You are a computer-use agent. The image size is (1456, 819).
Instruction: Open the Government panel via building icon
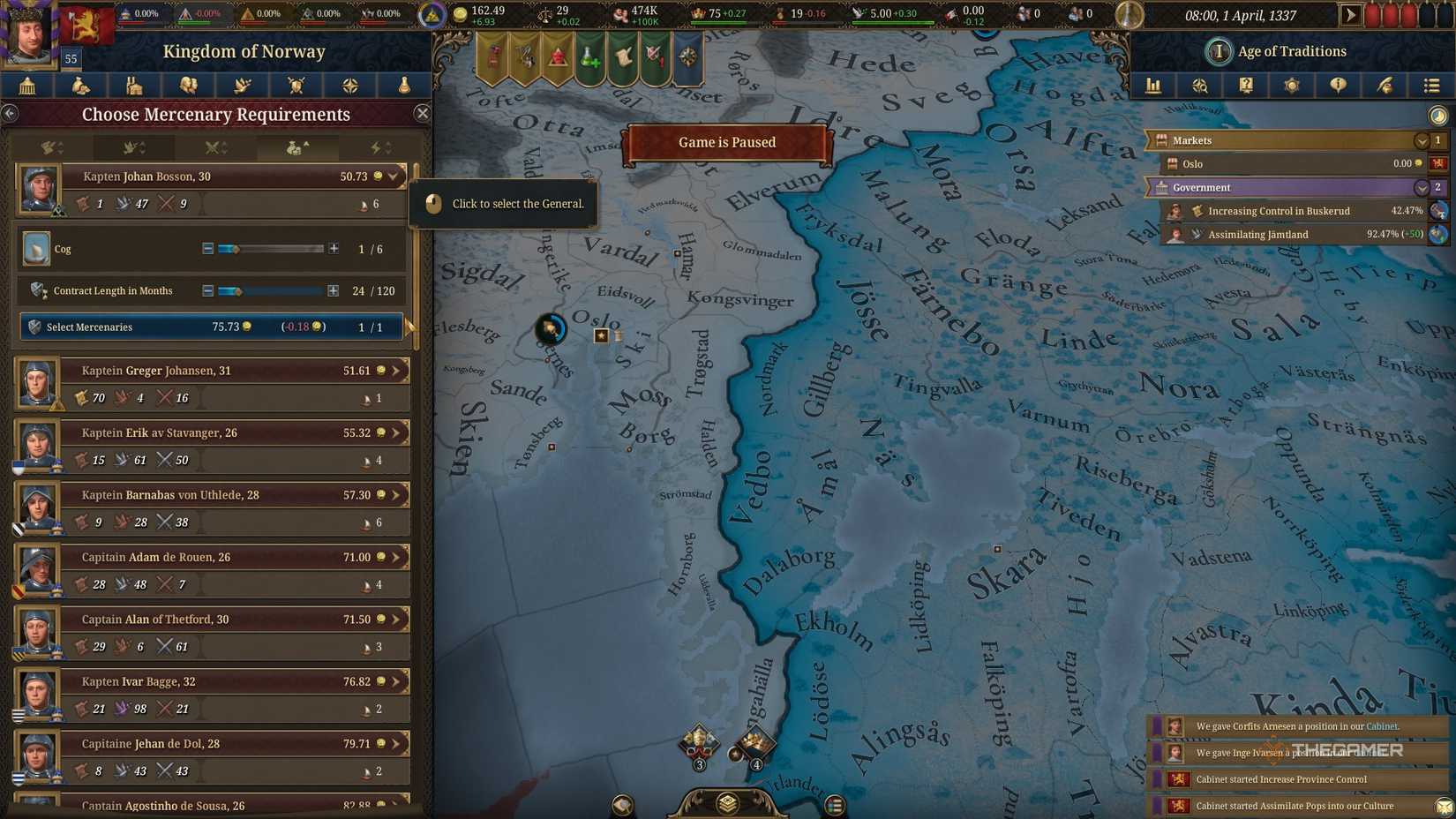[26, 86]
